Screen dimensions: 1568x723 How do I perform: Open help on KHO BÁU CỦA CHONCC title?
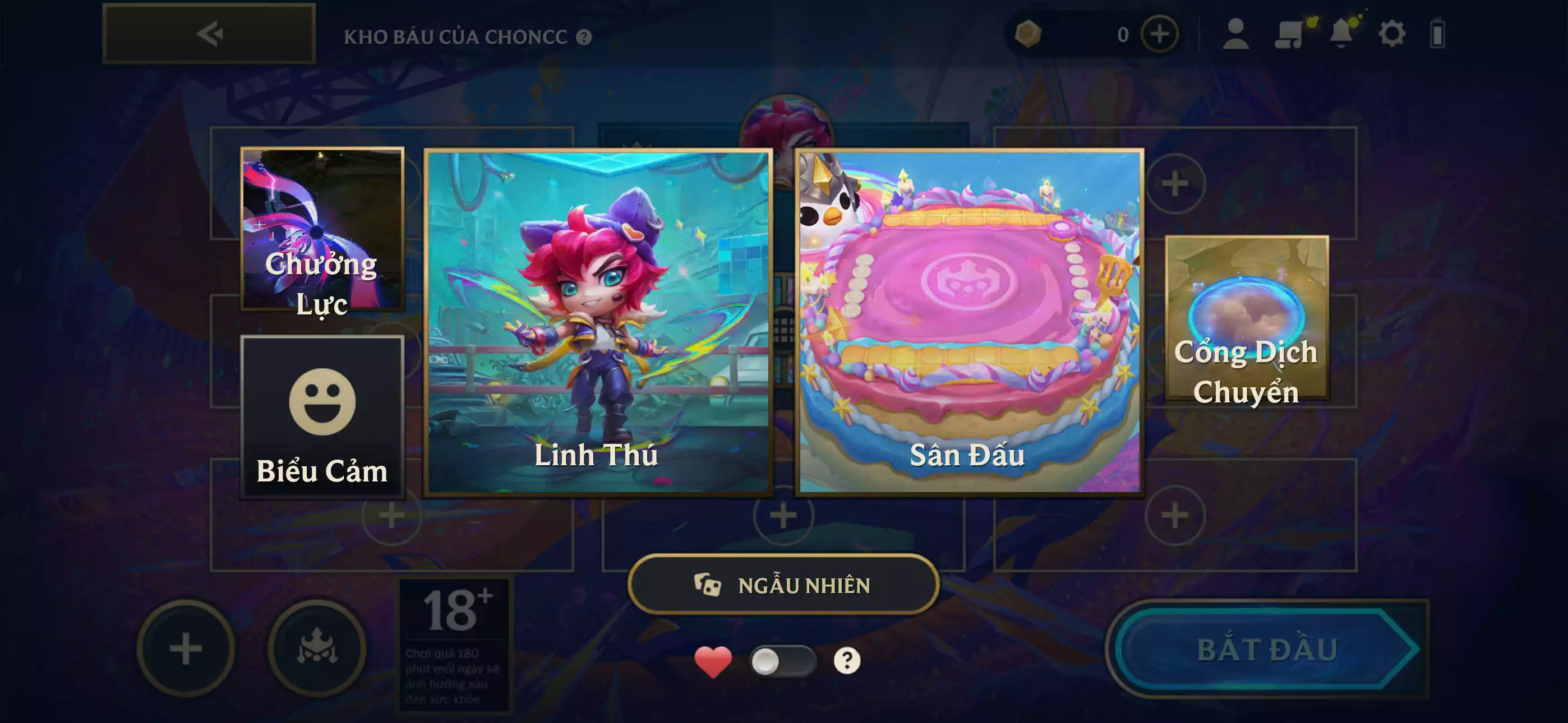pyautogui.click(x=584, y=36)
